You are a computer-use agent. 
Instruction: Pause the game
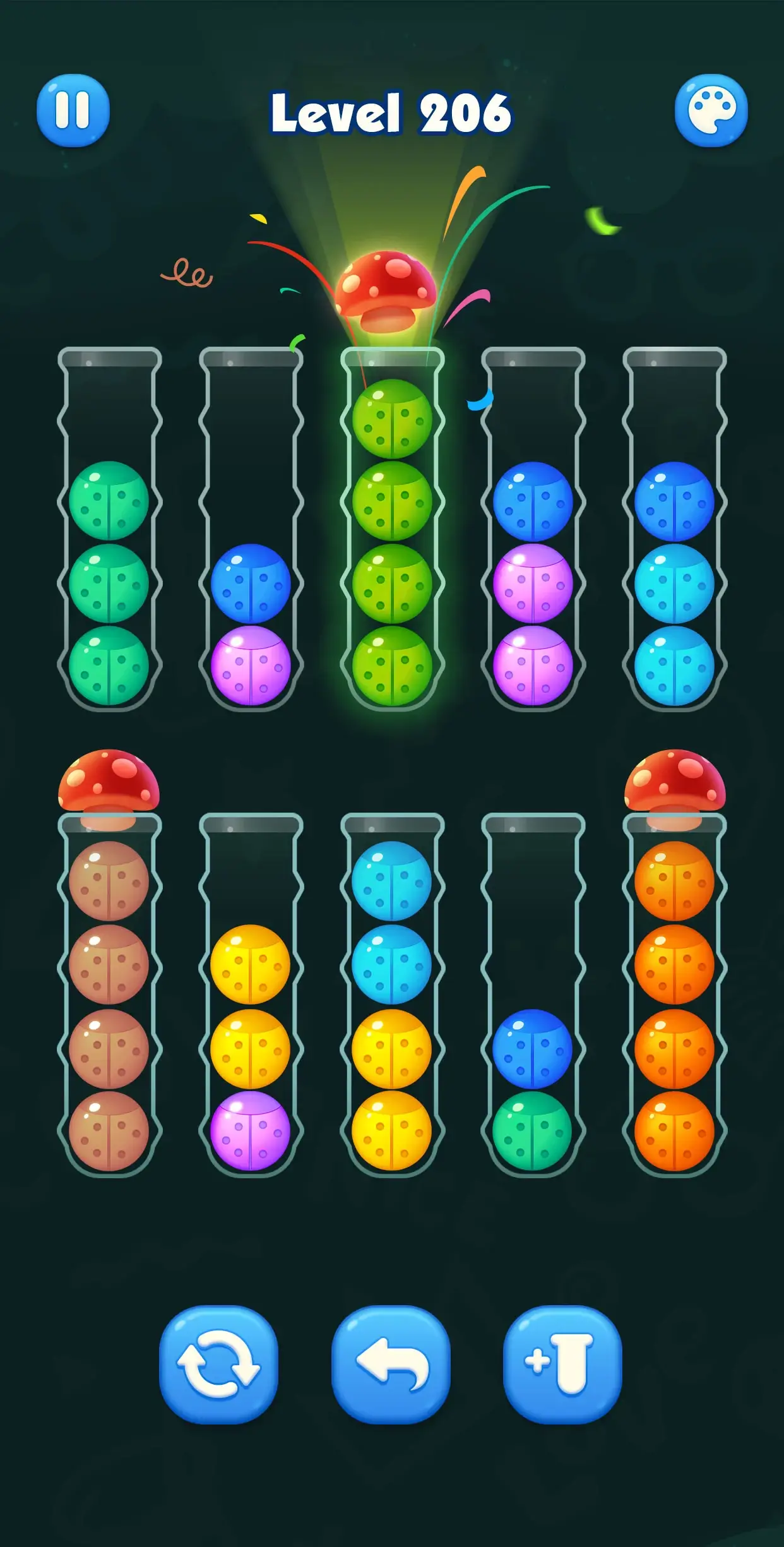pyautogui.click(x=73, y=110)
